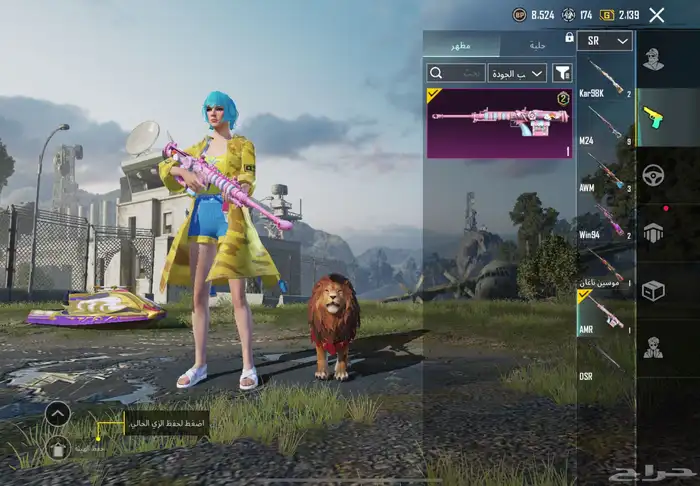This screenshot has height=486, width=700.
Task: Close the inventory screen with the X
Action: (x=656, y=15)
